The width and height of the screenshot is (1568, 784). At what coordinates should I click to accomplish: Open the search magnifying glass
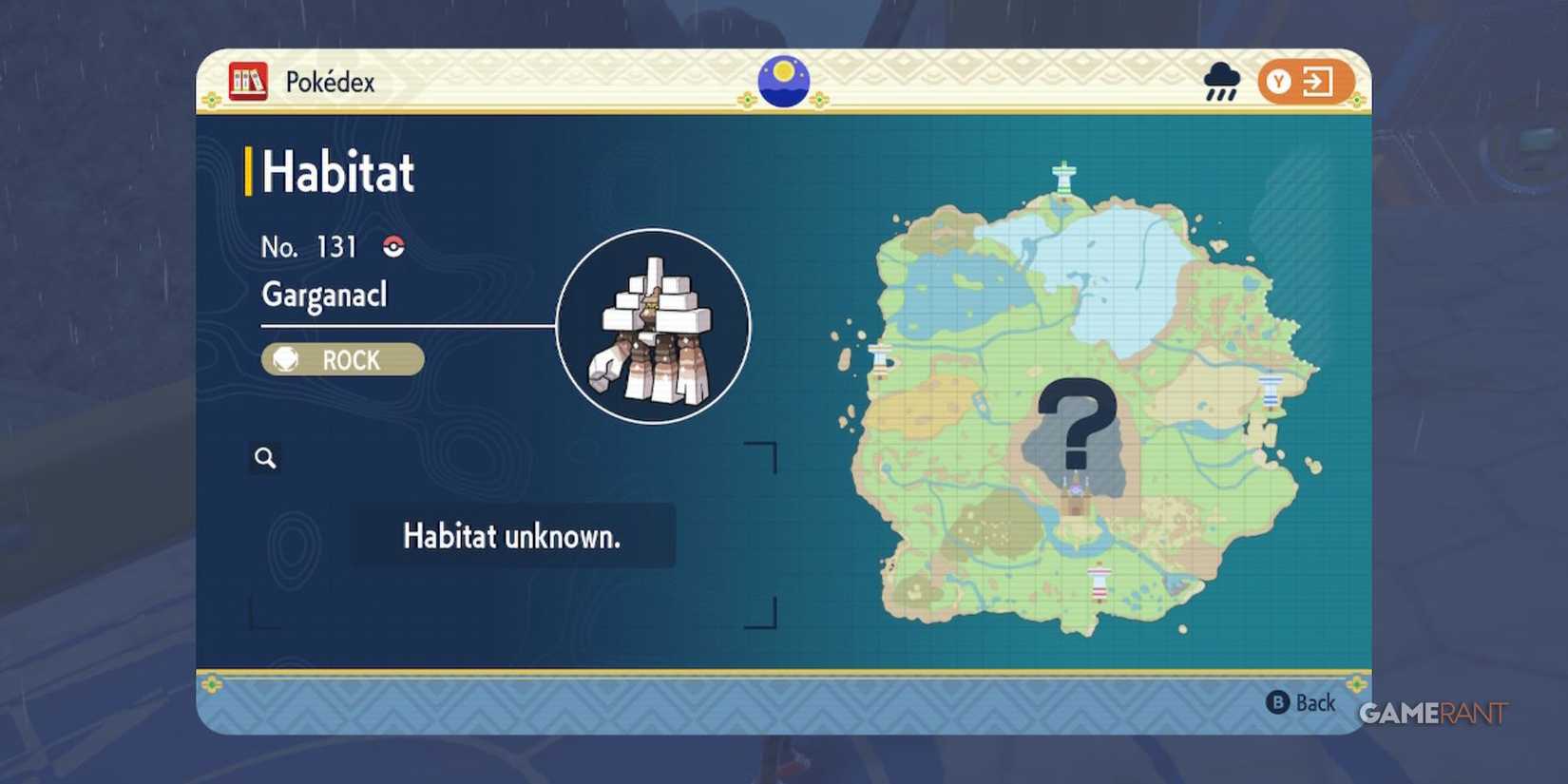tap(264, 458)
